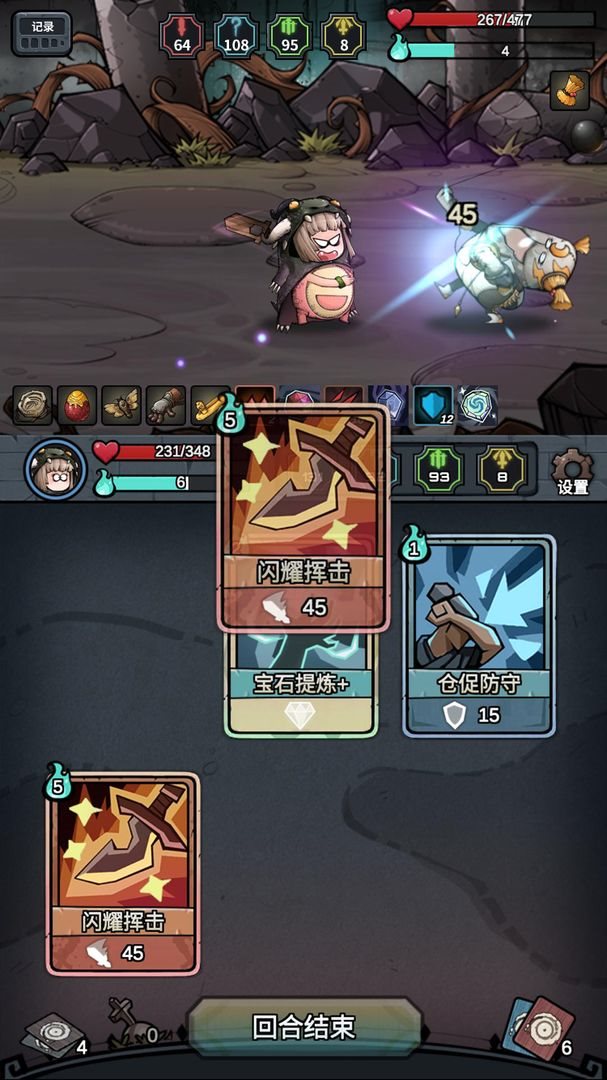Pick the lower-left 闪耀挥击 card in hand
Image resolution: width=607 pixels, height=1080 pixels.
(123, 872)
